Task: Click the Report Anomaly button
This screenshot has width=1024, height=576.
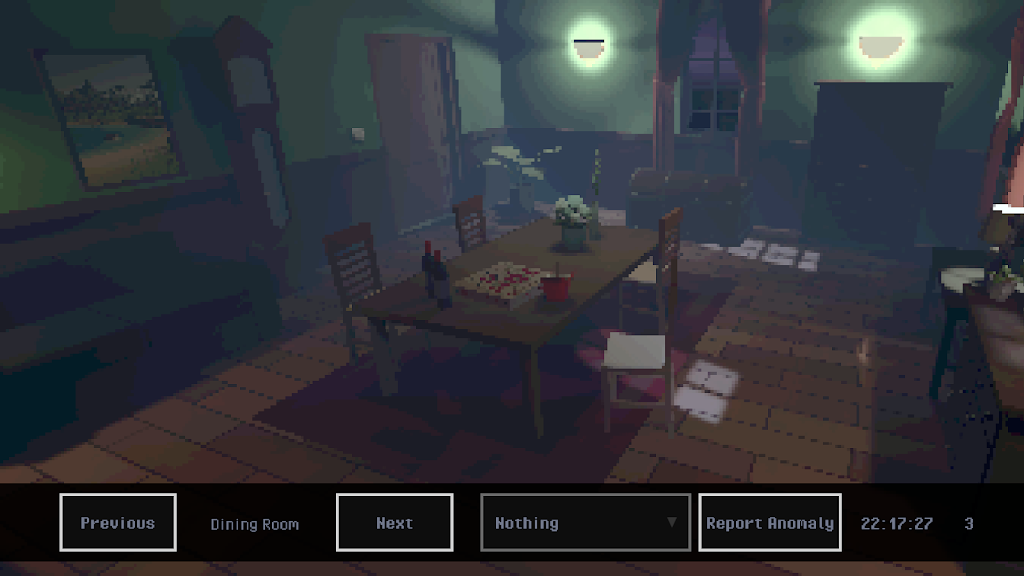Action: pos(769,522)
